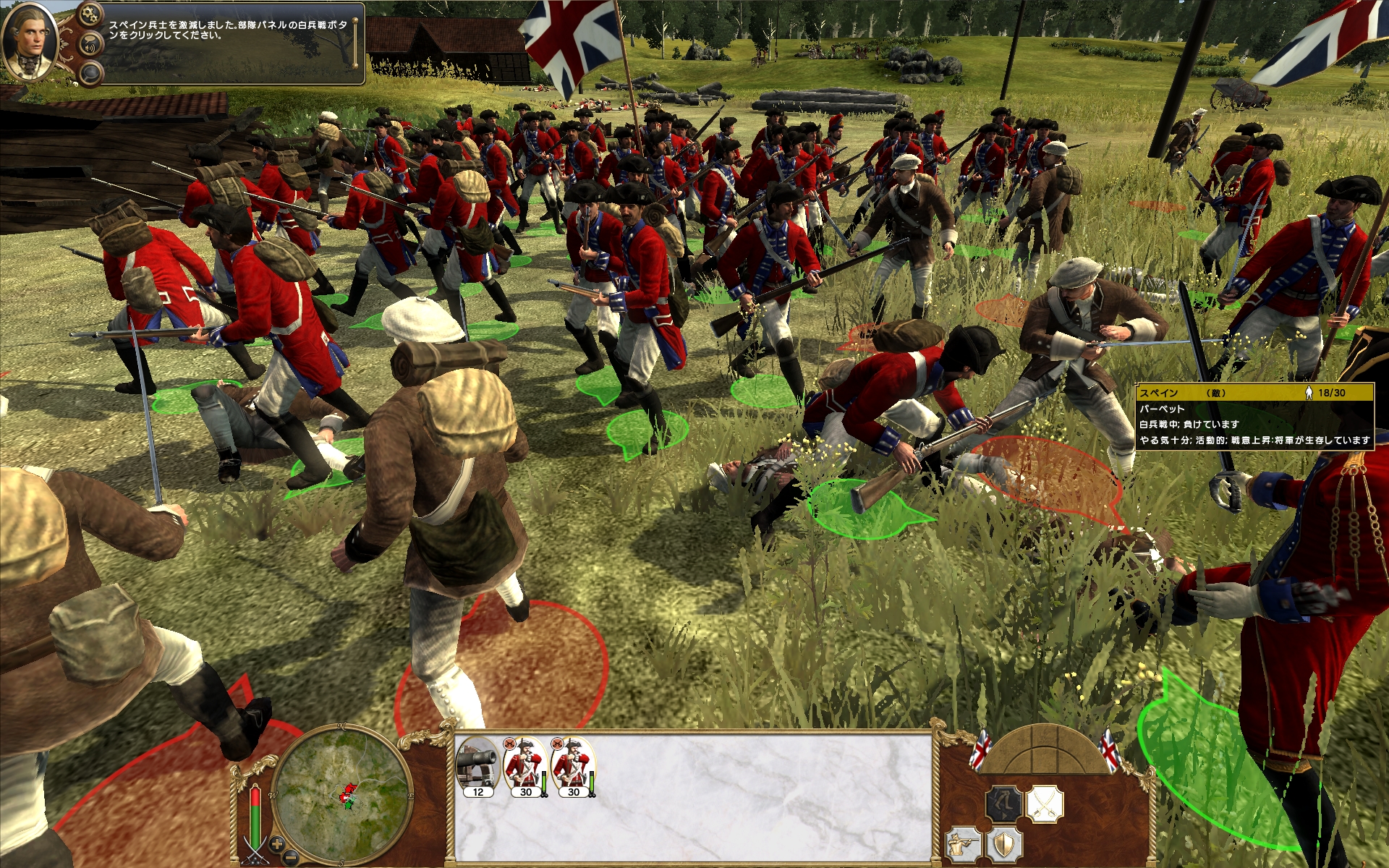The height and width of the screenshot is (868, 1389).
Task: Select the cannon artillery unit card
Action: coord(477,767)
